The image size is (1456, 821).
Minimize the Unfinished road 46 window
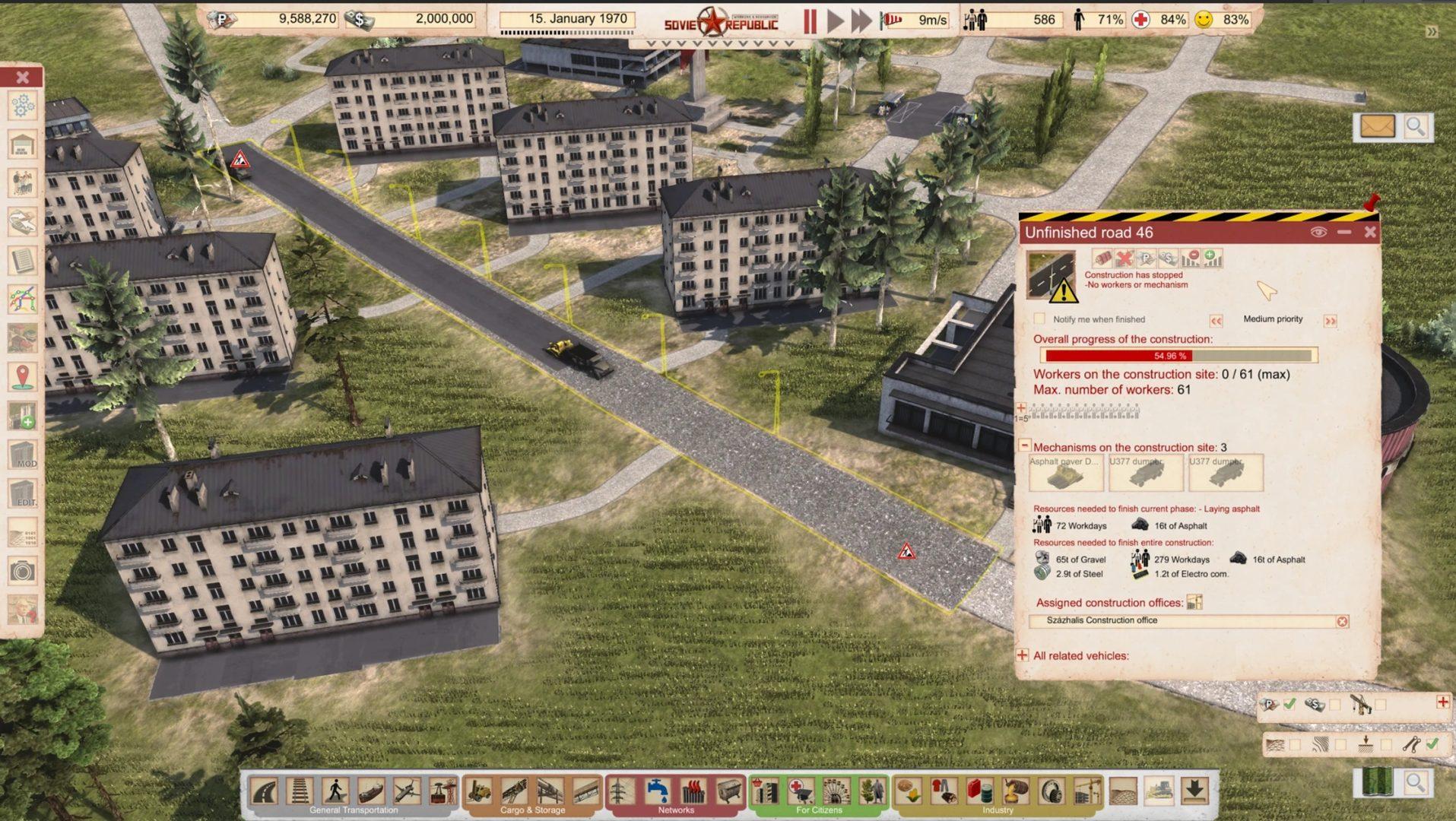1344,232
